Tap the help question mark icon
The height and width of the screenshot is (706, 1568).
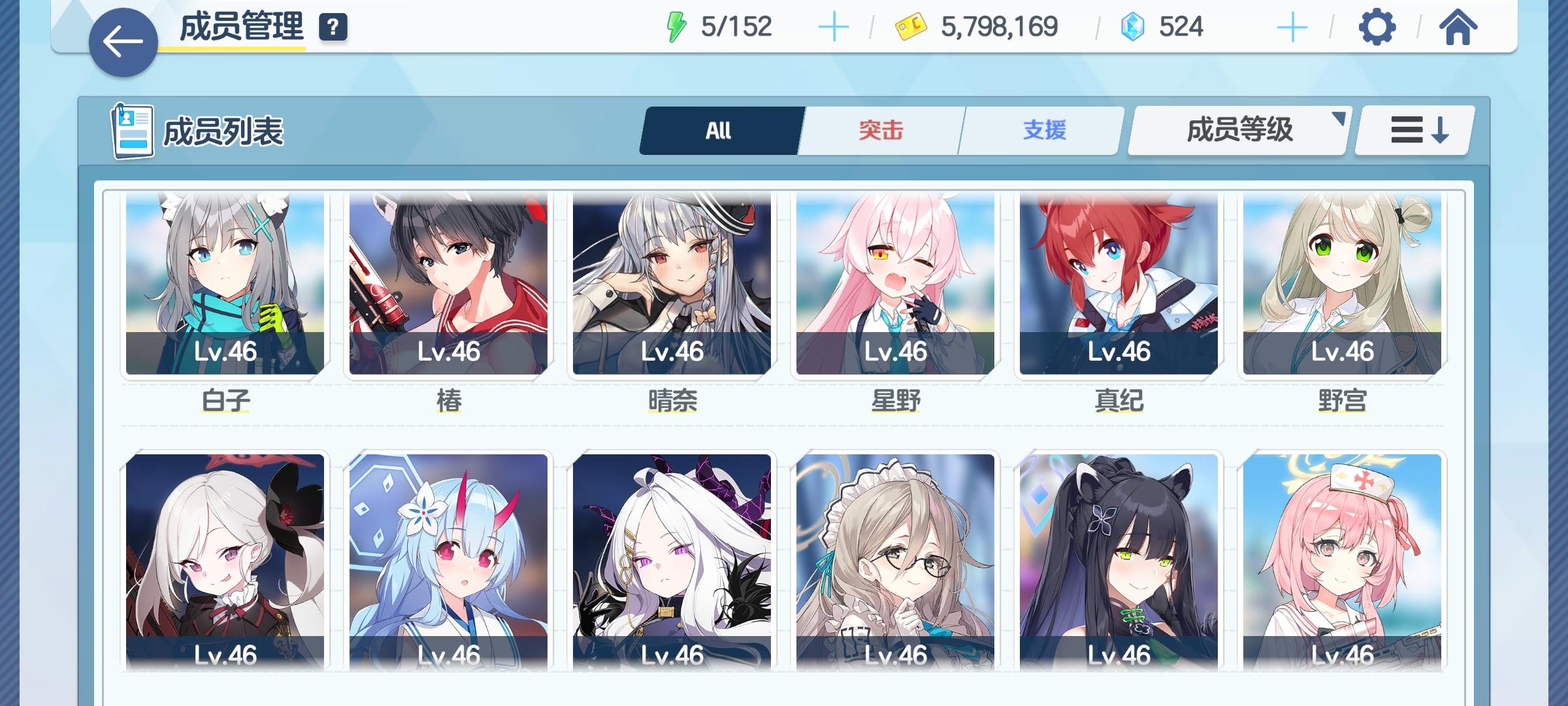(332, 27)
